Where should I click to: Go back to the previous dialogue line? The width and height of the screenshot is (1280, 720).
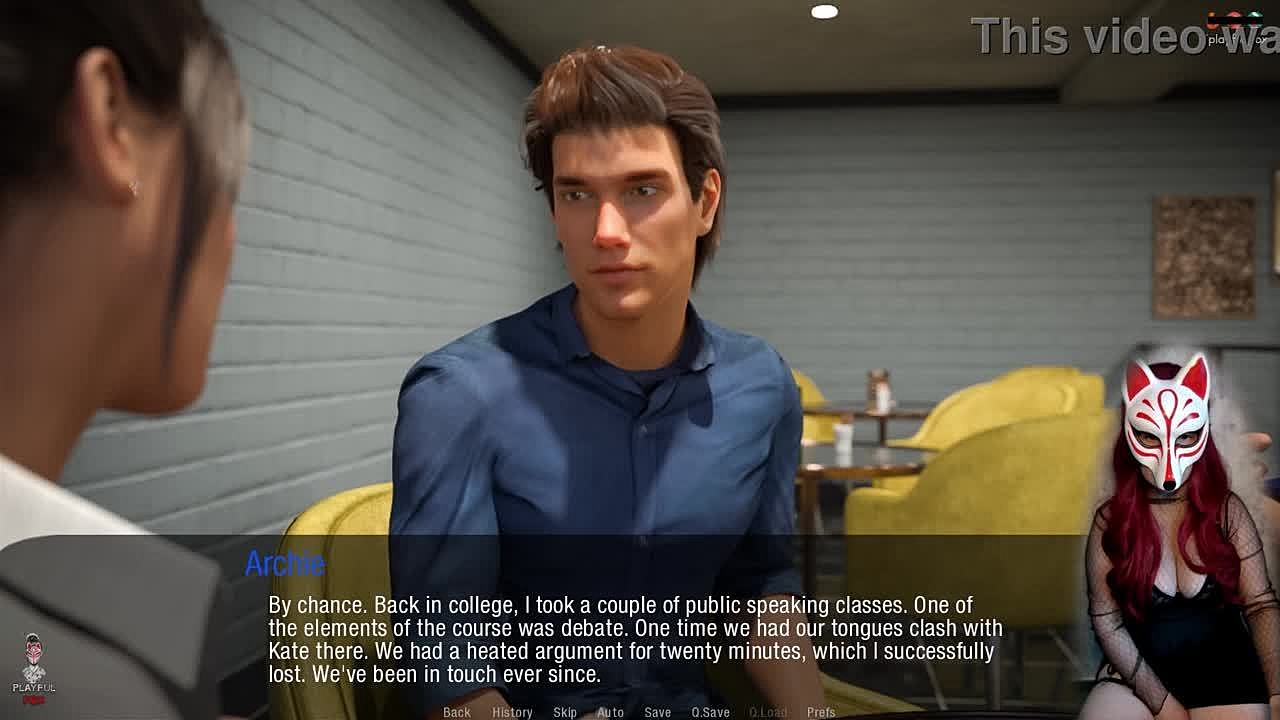tap(456, 712)
